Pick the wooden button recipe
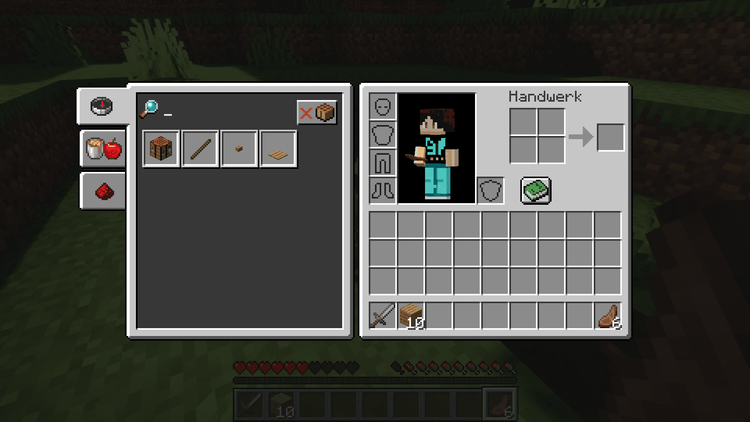 tap(239, 149)
